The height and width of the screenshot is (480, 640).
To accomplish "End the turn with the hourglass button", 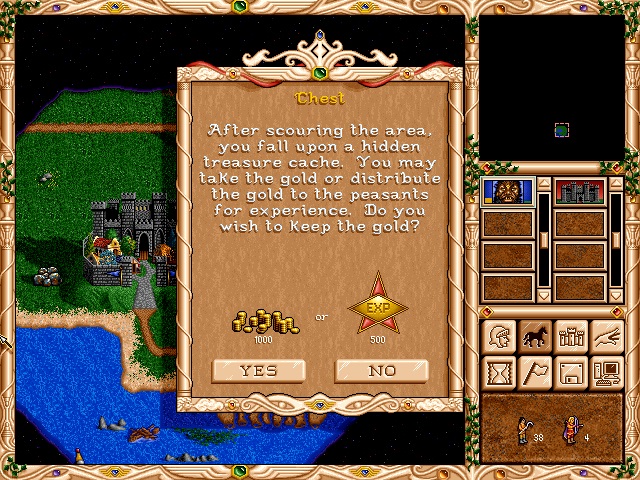I will point(499,373).
